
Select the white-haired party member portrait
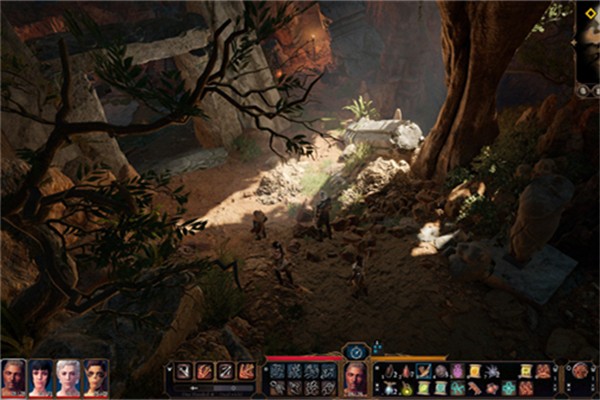[x=68, y=377]
